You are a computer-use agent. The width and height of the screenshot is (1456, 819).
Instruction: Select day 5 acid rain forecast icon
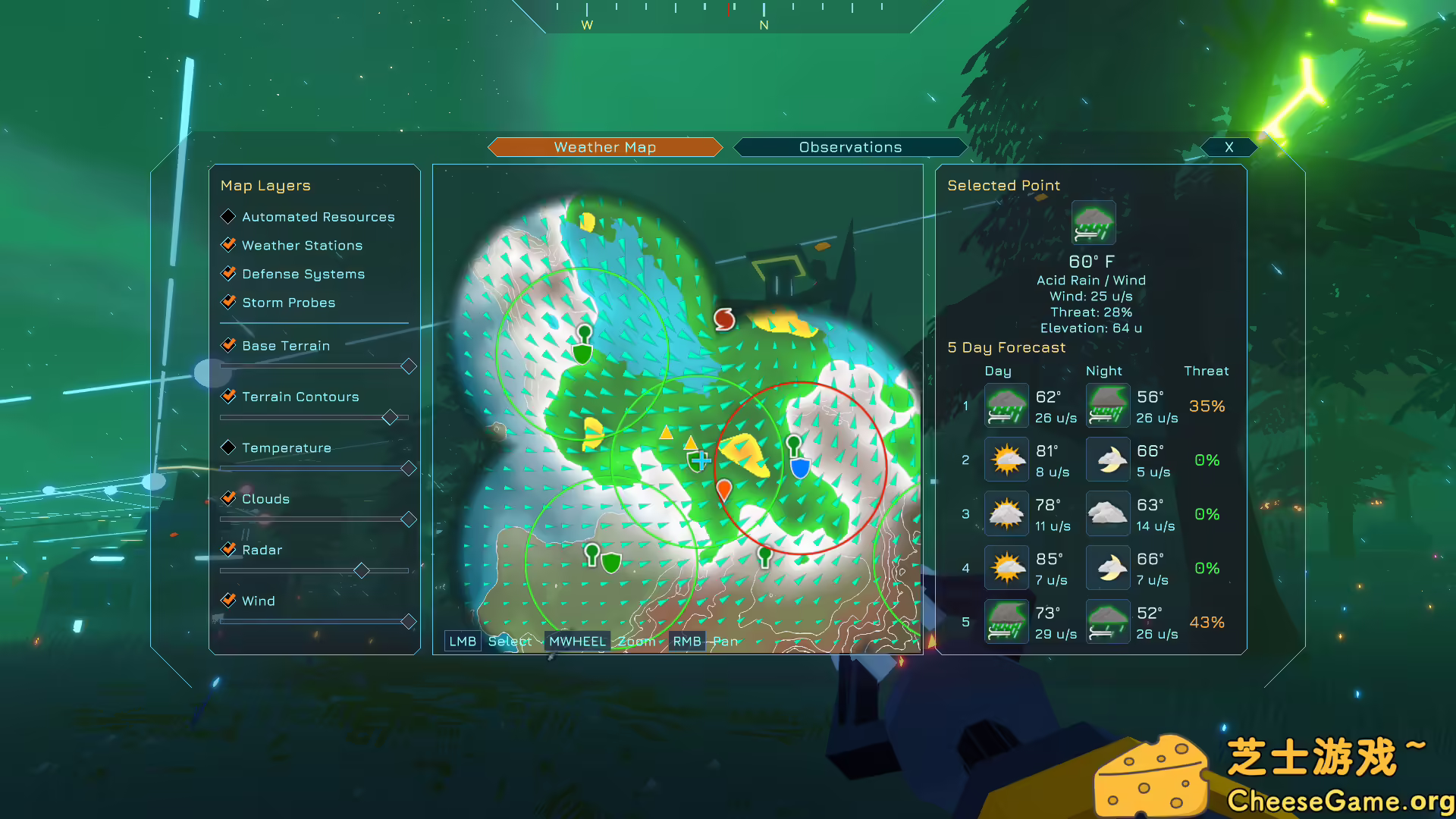[1006, 620]
